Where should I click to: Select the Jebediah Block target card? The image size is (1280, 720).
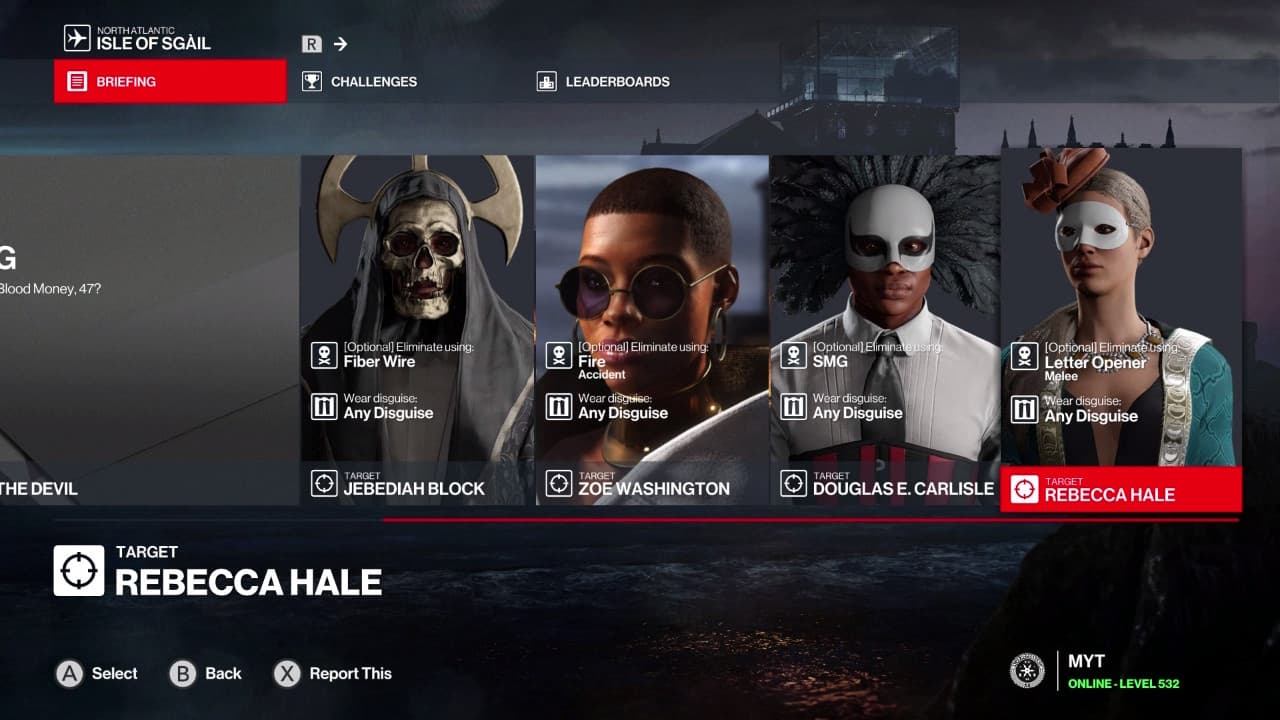417,330
